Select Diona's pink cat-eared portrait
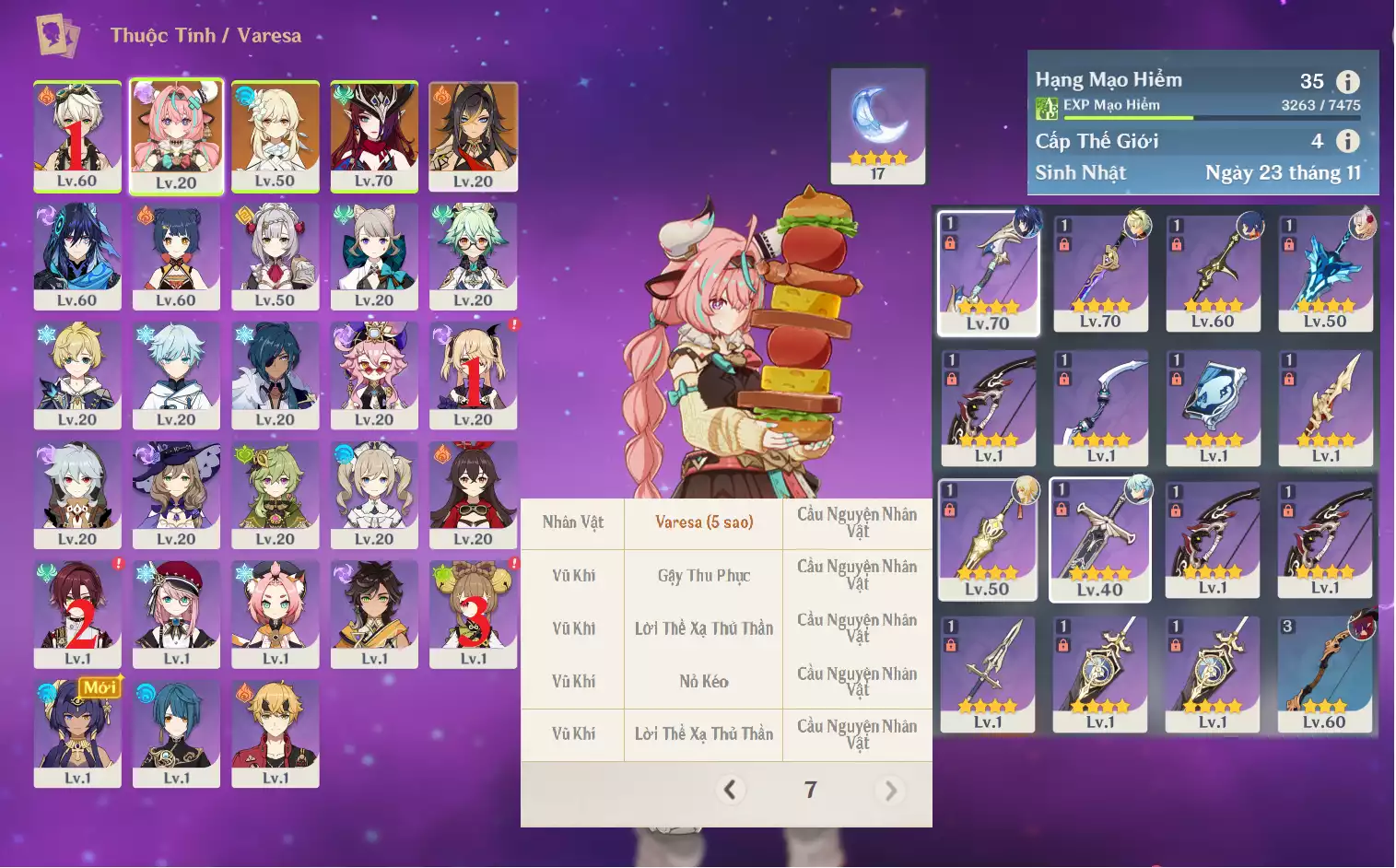The height and width of the screenshot is (868, 1396). pos(275,614)
